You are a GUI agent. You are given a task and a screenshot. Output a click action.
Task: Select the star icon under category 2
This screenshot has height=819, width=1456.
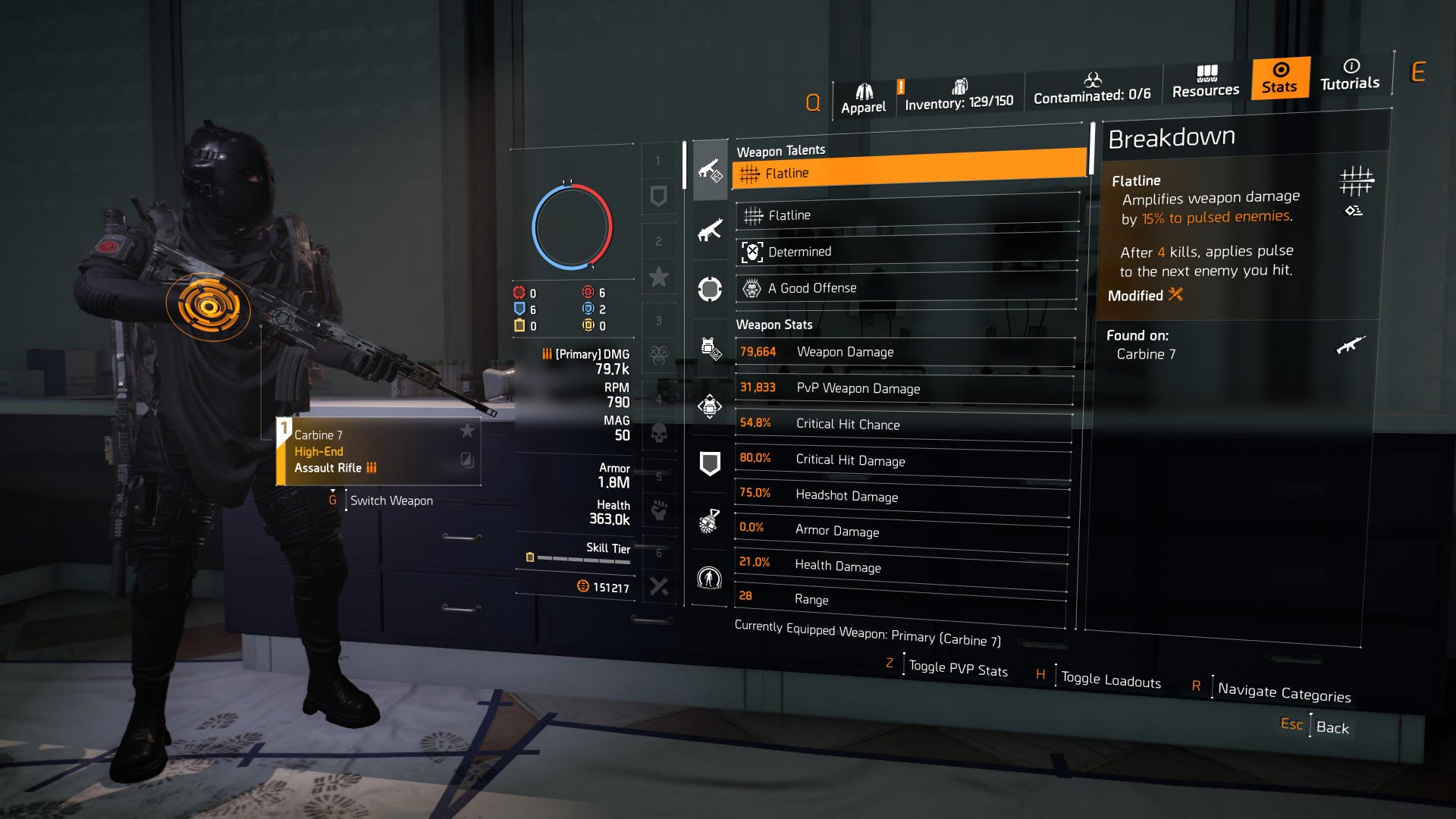(658, 277)
